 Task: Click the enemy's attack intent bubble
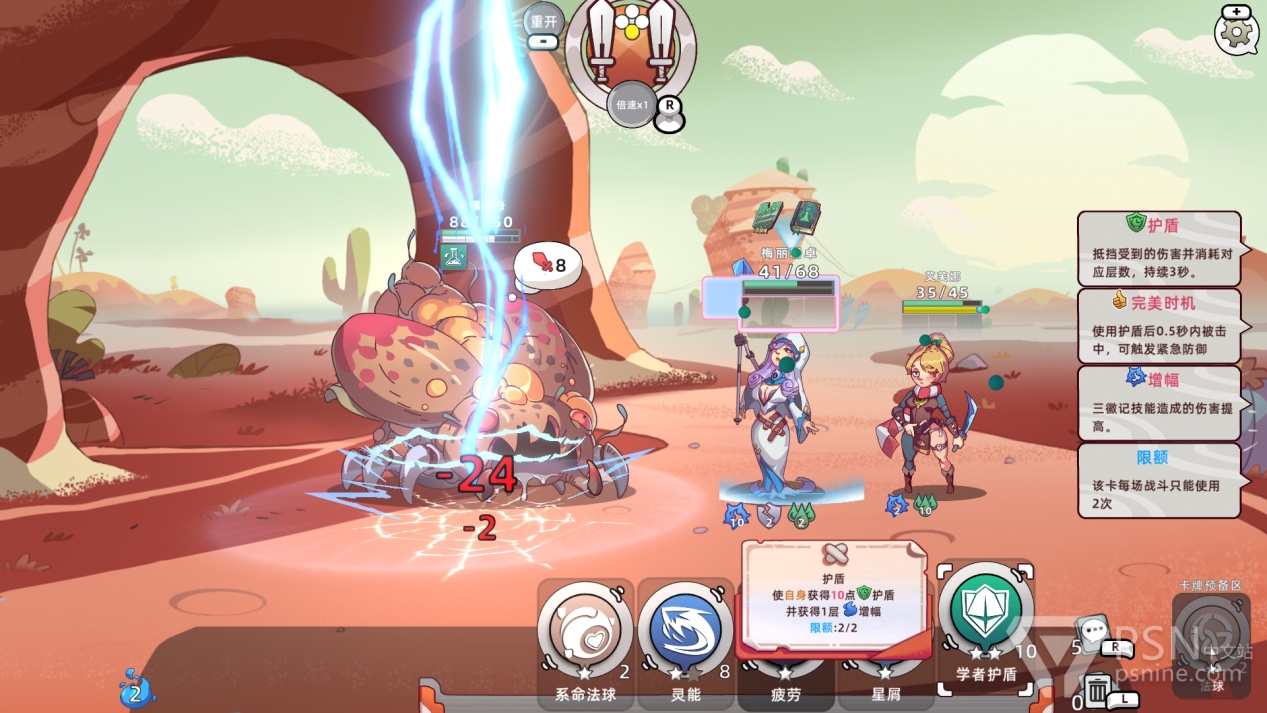(x=547, y=265)
